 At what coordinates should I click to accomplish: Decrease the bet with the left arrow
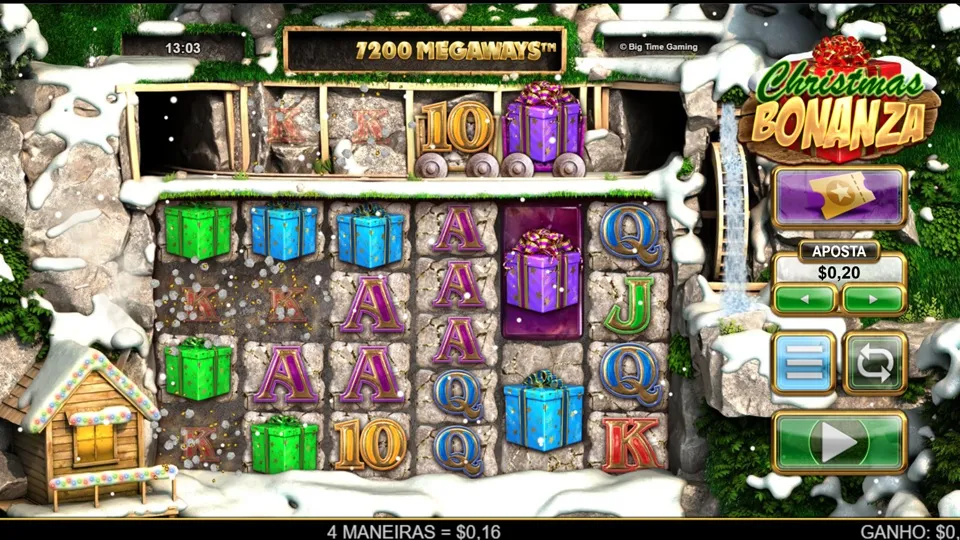click(804, 298)
